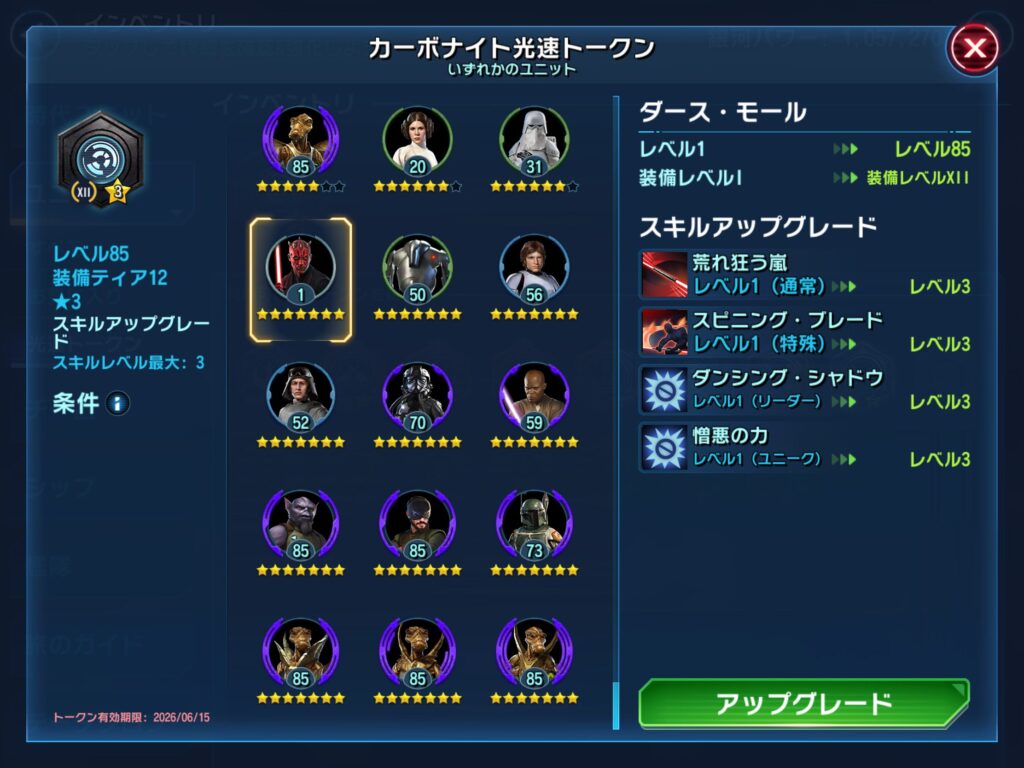Open the 条件 info icon
Viewport: 1024px width, 768px height.
(118, 404)
